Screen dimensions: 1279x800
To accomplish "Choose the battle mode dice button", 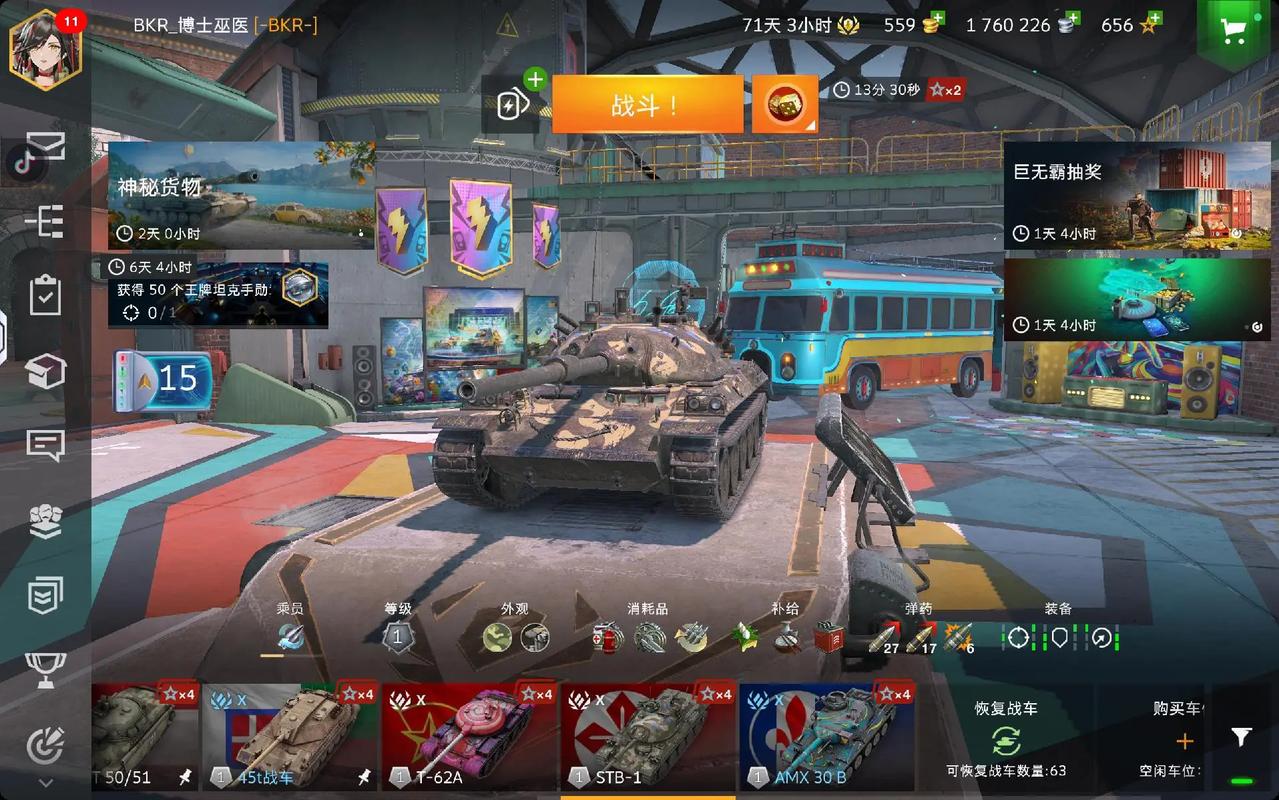I will 784,104.
